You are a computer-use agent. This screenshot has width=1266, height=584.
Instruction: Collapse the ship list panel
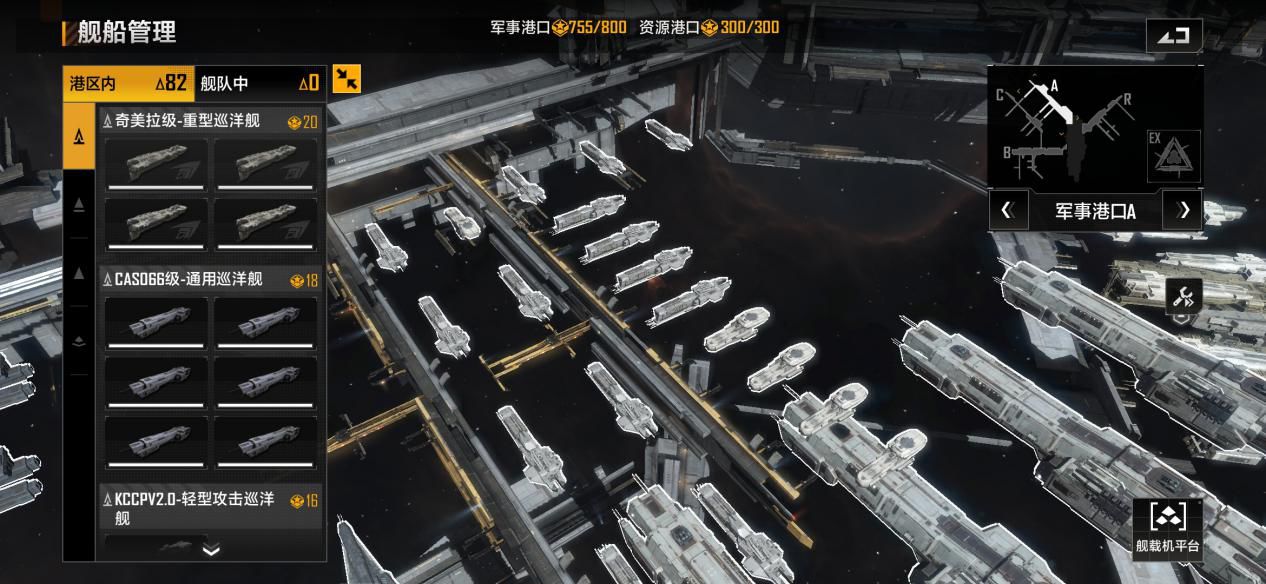tap(347, 79)
